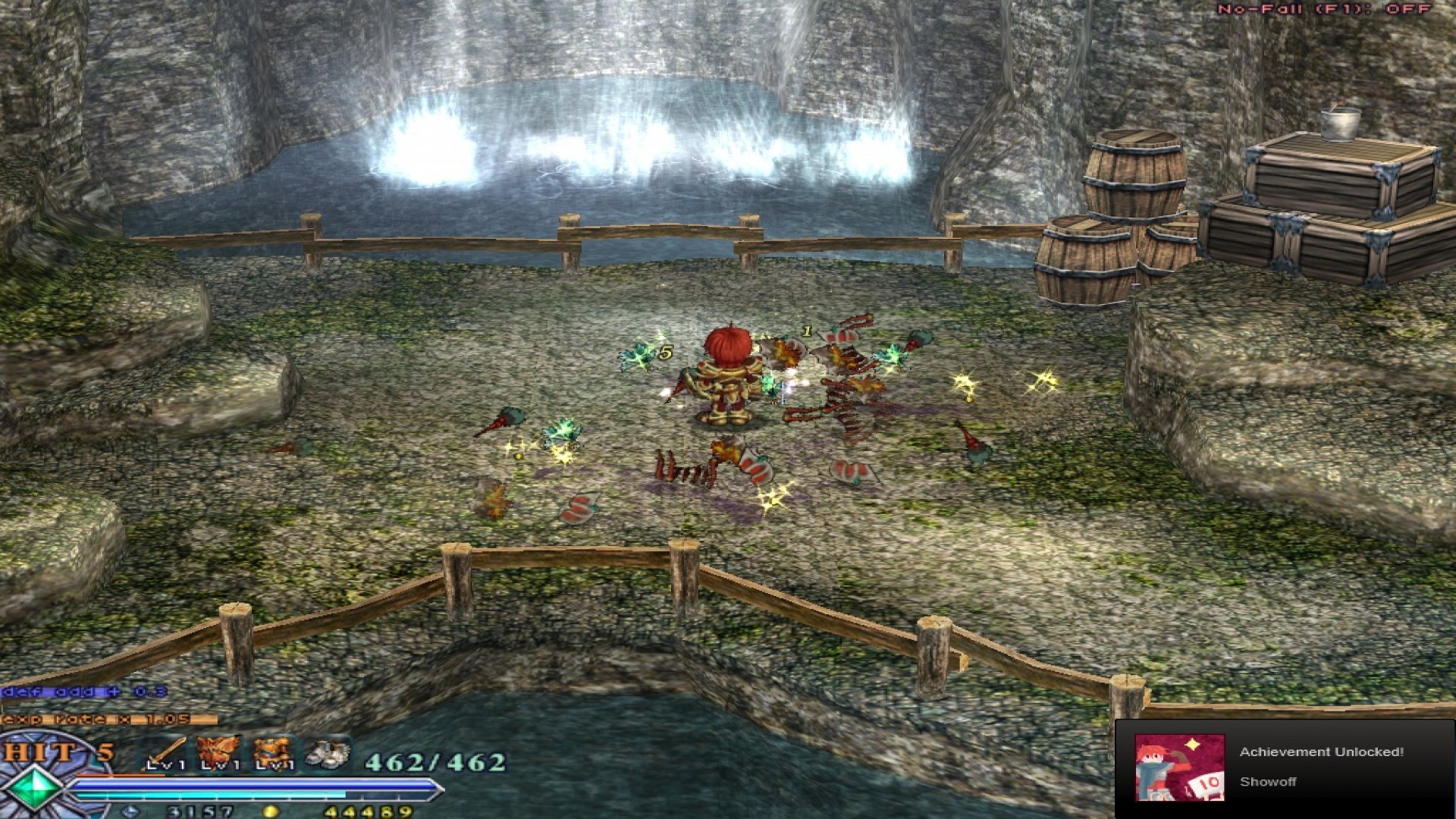Expand the Lv1 sword level label
The height and width of the screenshot is (819, 1456).
pos(165,764)
